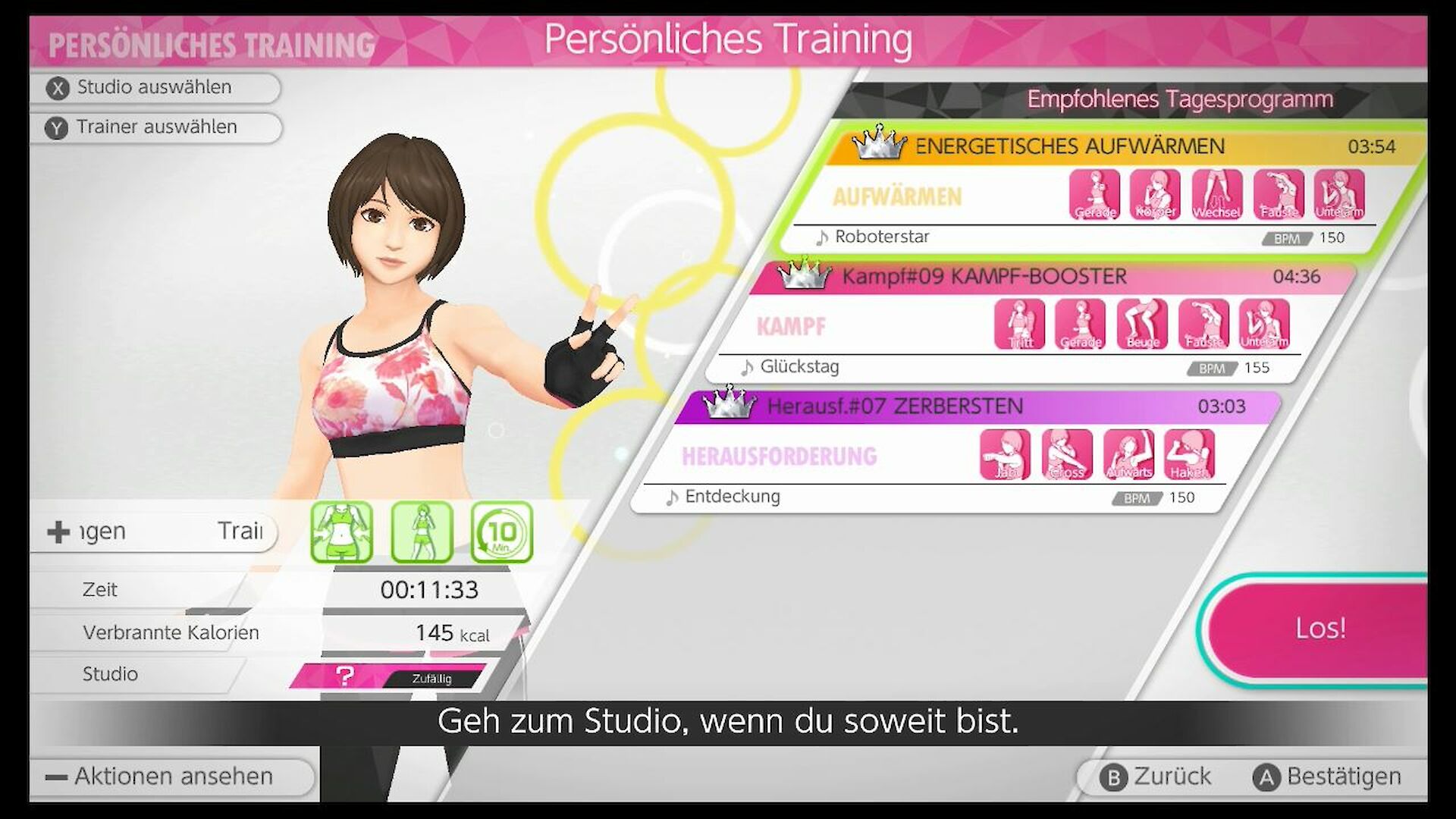Choose the Beuge move icon
This screenshot has width=1456, height=819.
tap(1142, 325)
